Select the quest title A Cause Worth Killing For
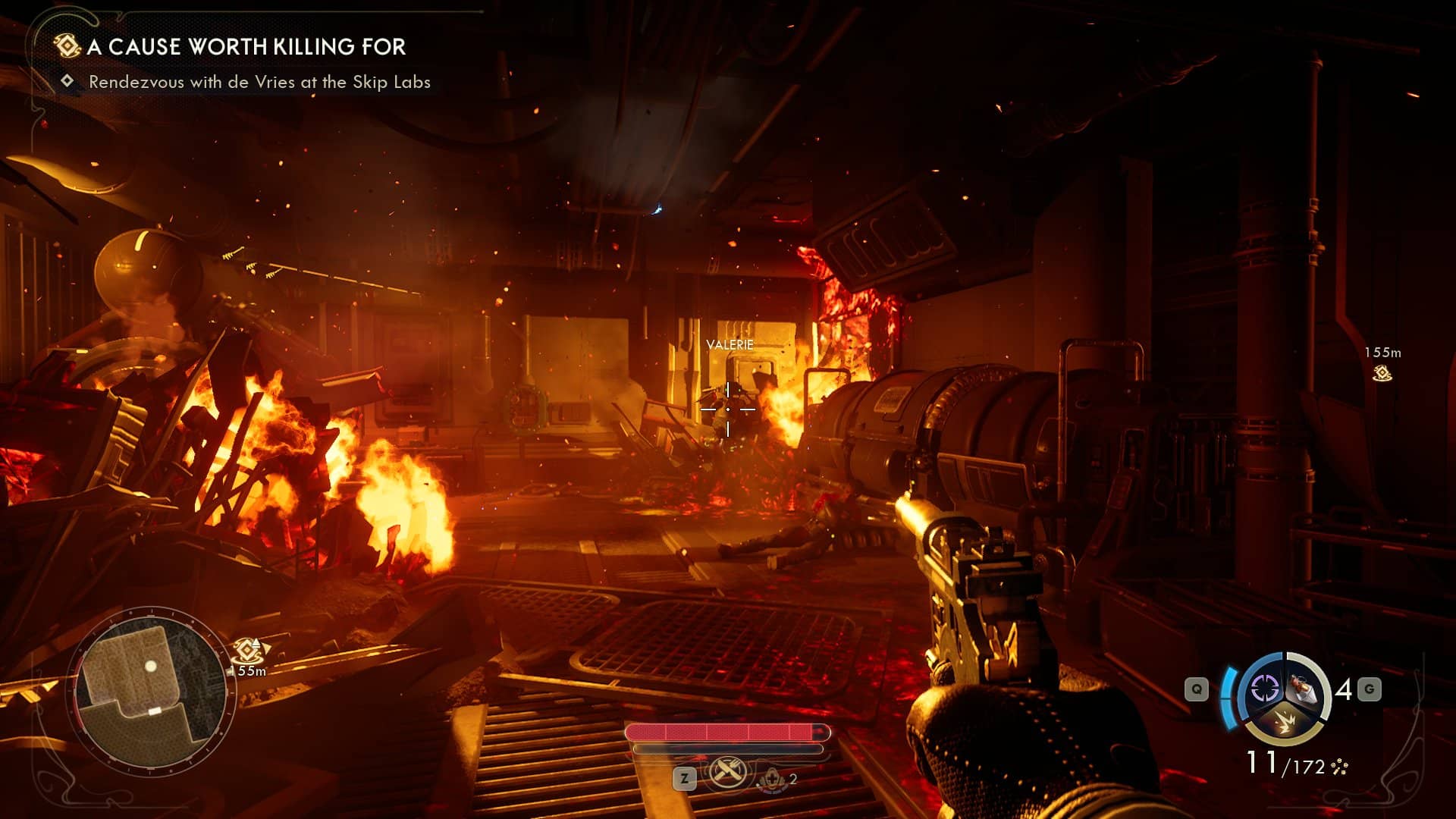Image resolution: width=1456 pixels, height=819 pixels. coord(246,47)
